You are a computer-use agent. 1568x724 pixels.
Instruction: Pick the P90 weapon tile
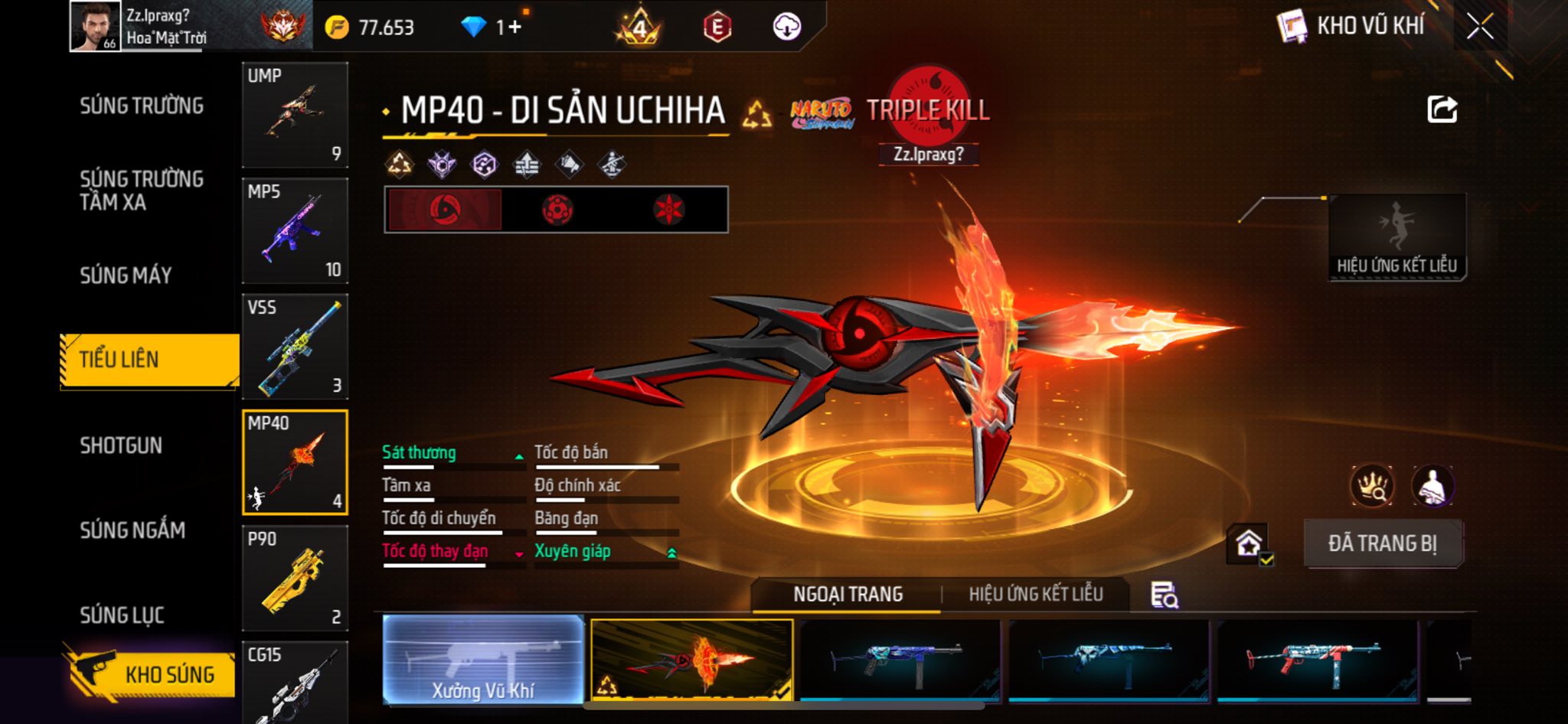coord(295,578)
